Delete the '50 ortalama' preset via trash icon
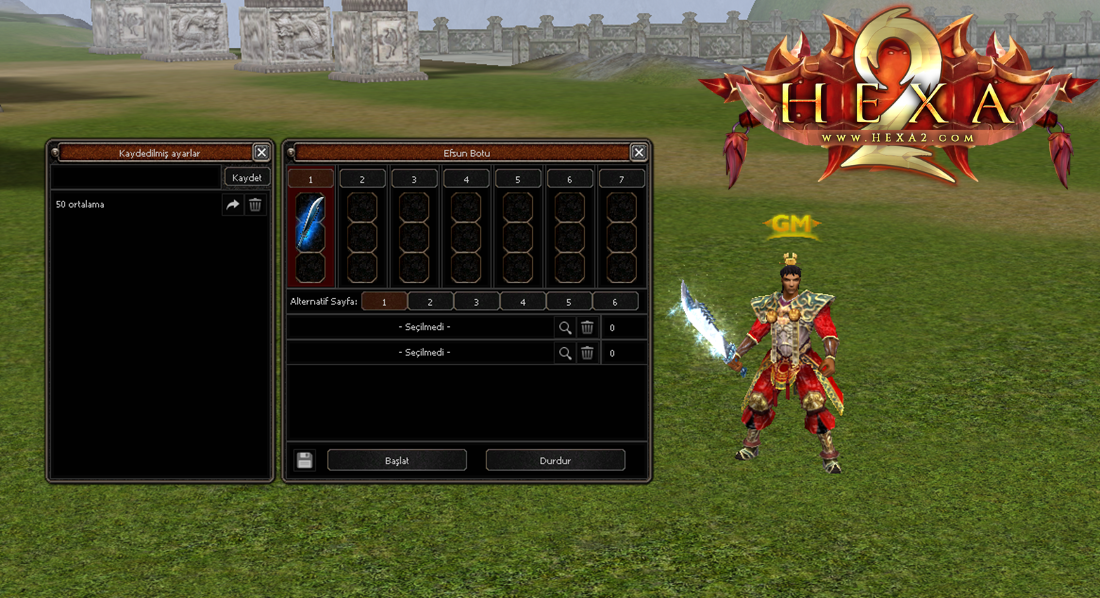The height and width of the screenshot is (598, 1100). coord(255,205)
